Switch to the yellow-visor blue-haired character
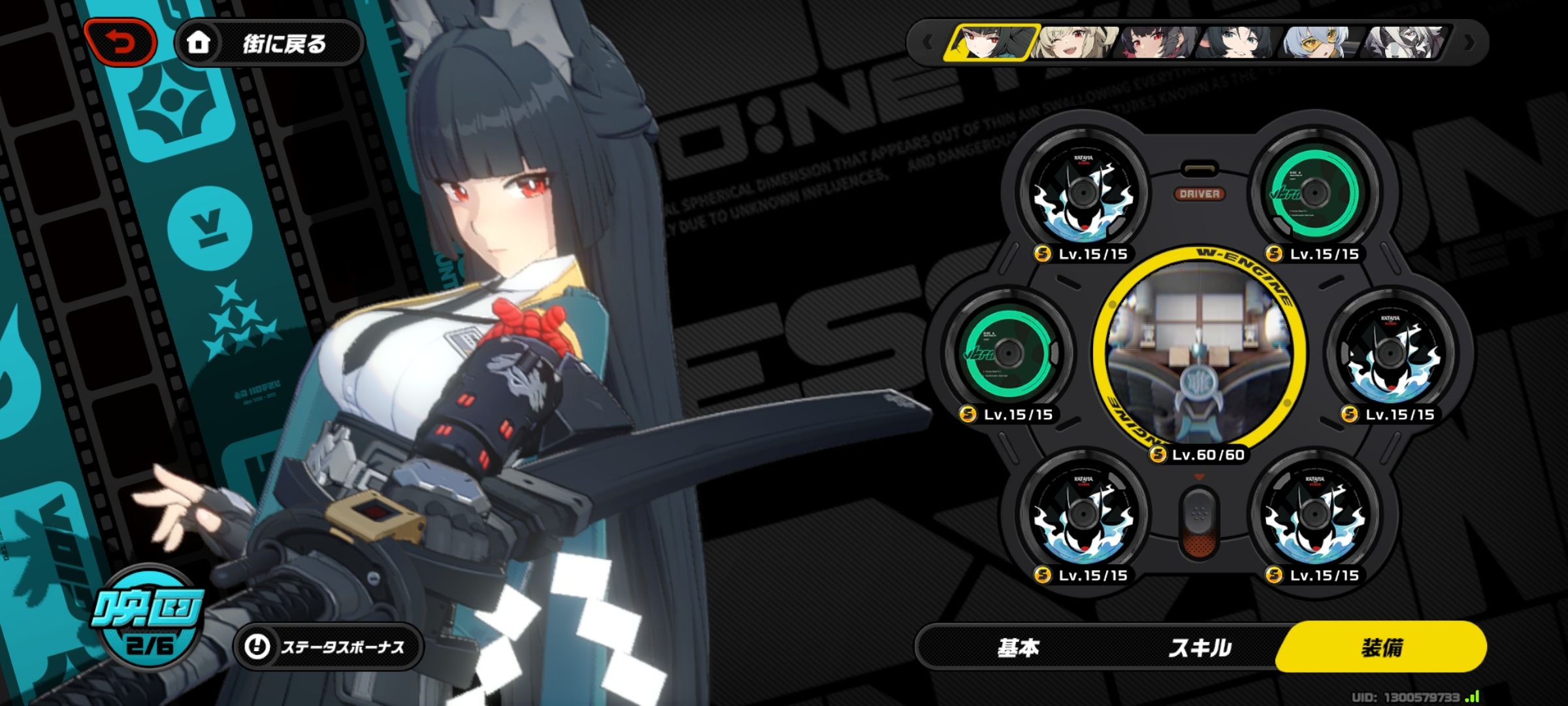 1318,43
